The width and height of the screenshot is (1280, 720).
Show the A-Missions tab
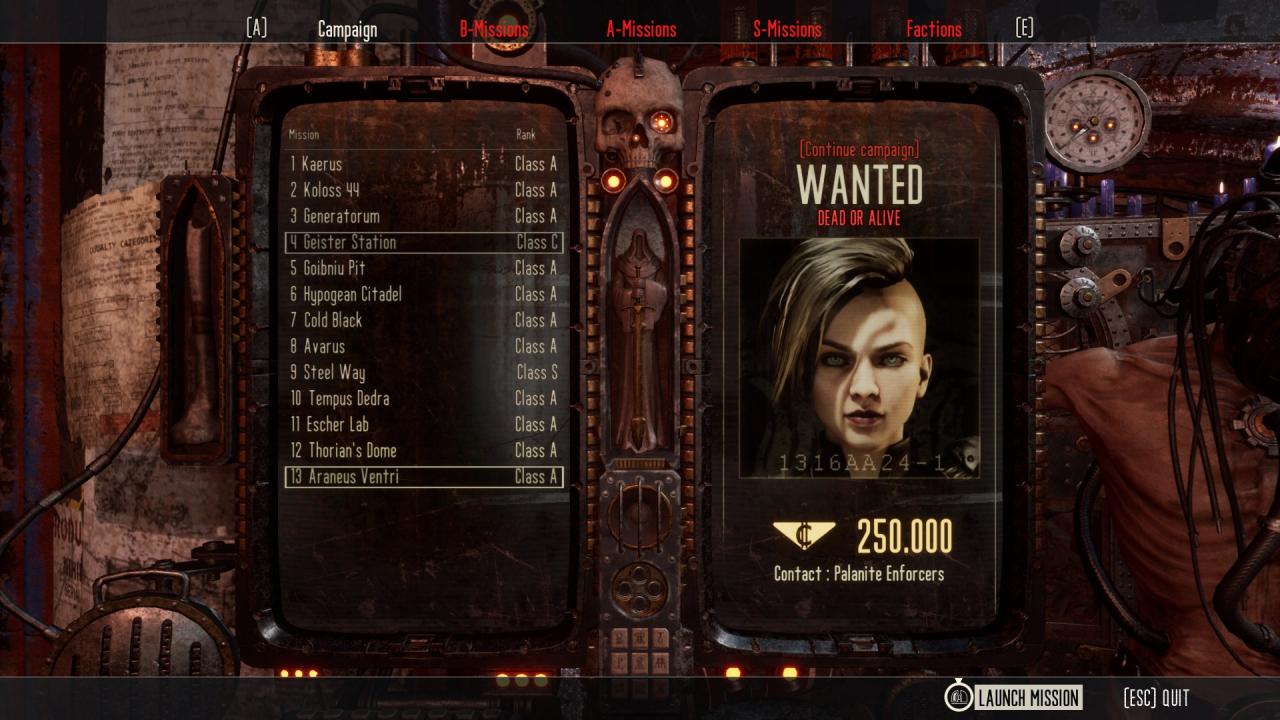(641, 30)
